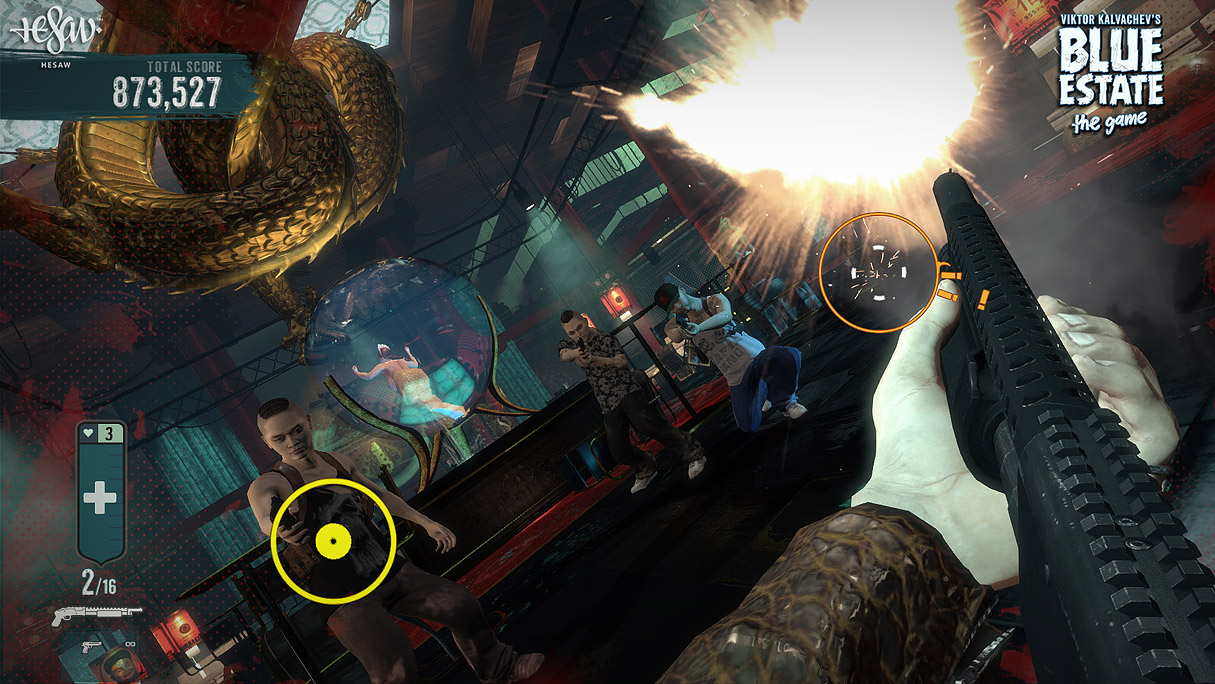Click the yellow target circle marker
The width and height of the screenshot is (1215, 684).
pos(333,541)
